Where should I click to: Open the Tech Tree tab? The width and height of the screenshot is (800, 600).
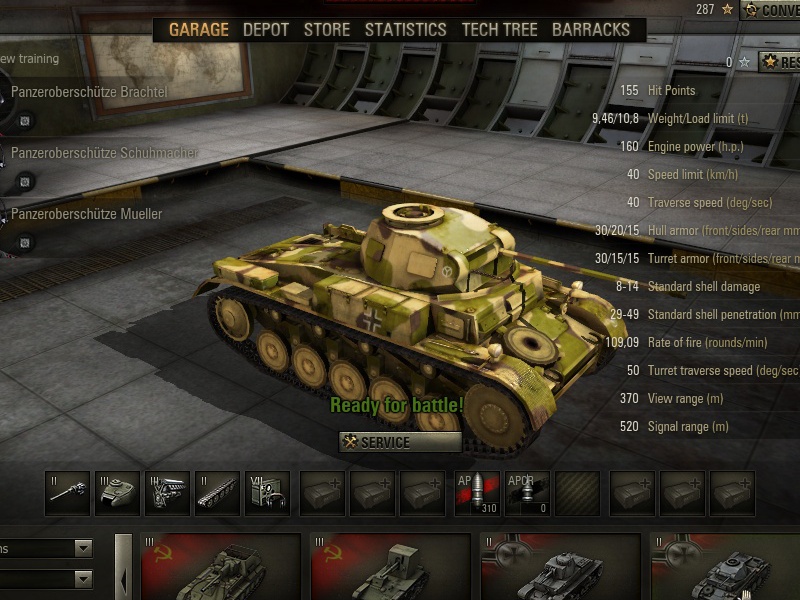[x=499, y=29]
